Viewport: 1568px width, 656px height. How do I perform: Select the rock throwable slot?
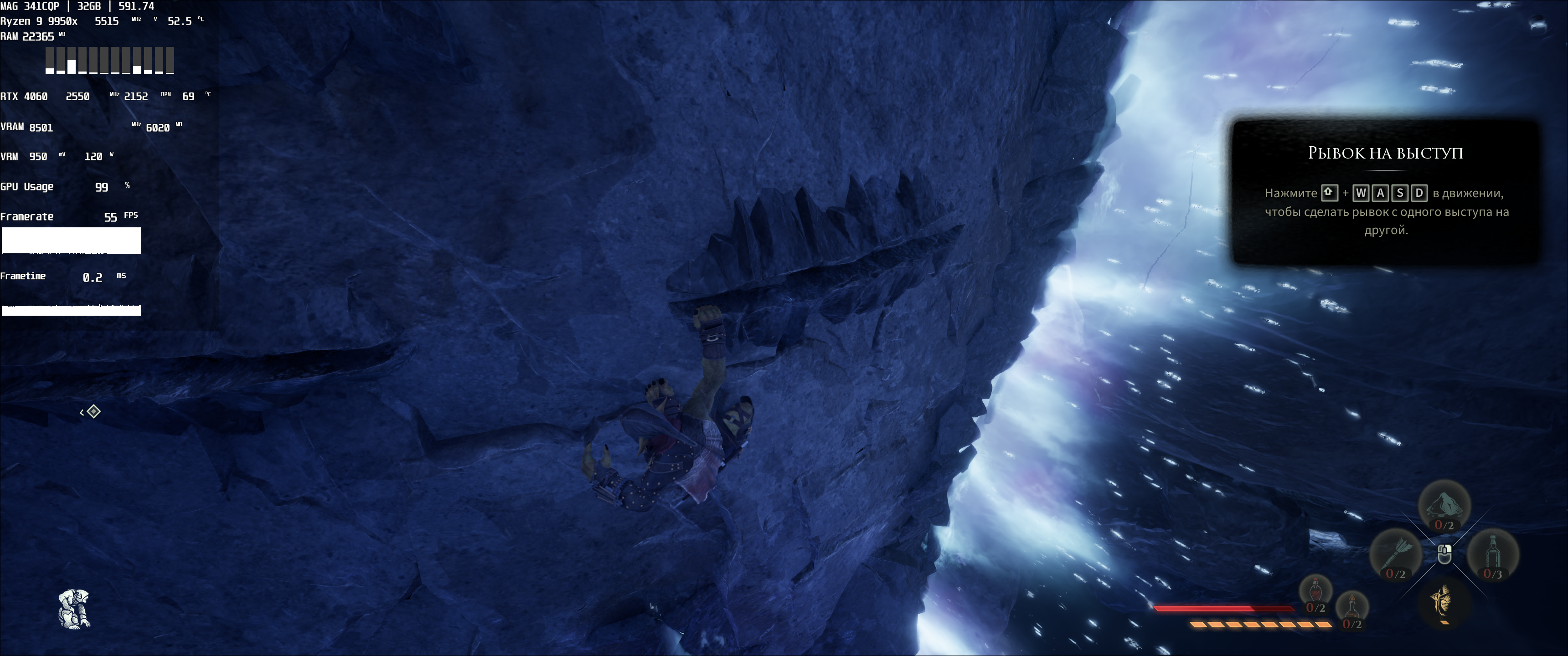click(1444, 506)
